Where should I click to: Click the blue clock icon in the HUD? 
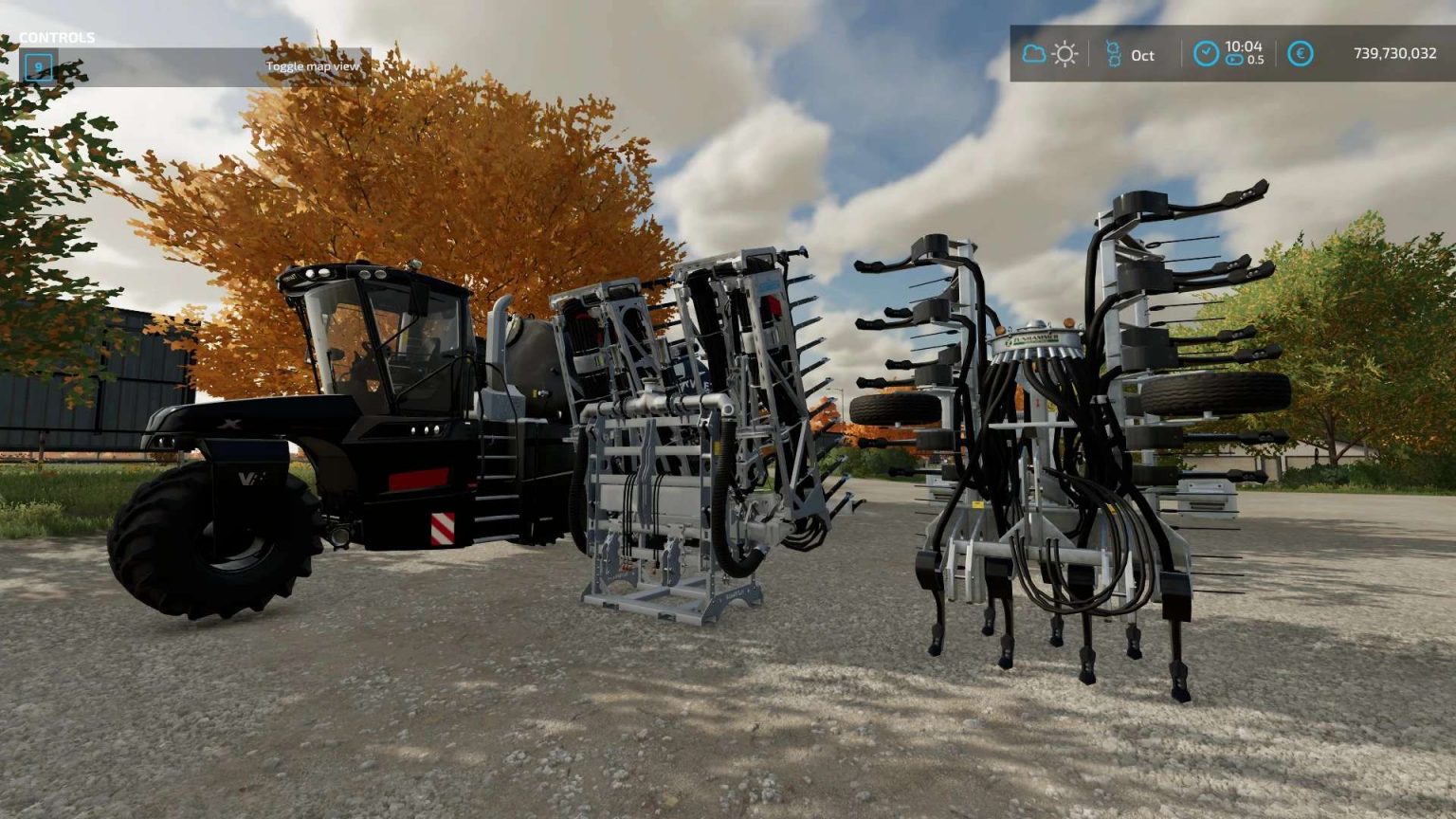(1207, 54)
